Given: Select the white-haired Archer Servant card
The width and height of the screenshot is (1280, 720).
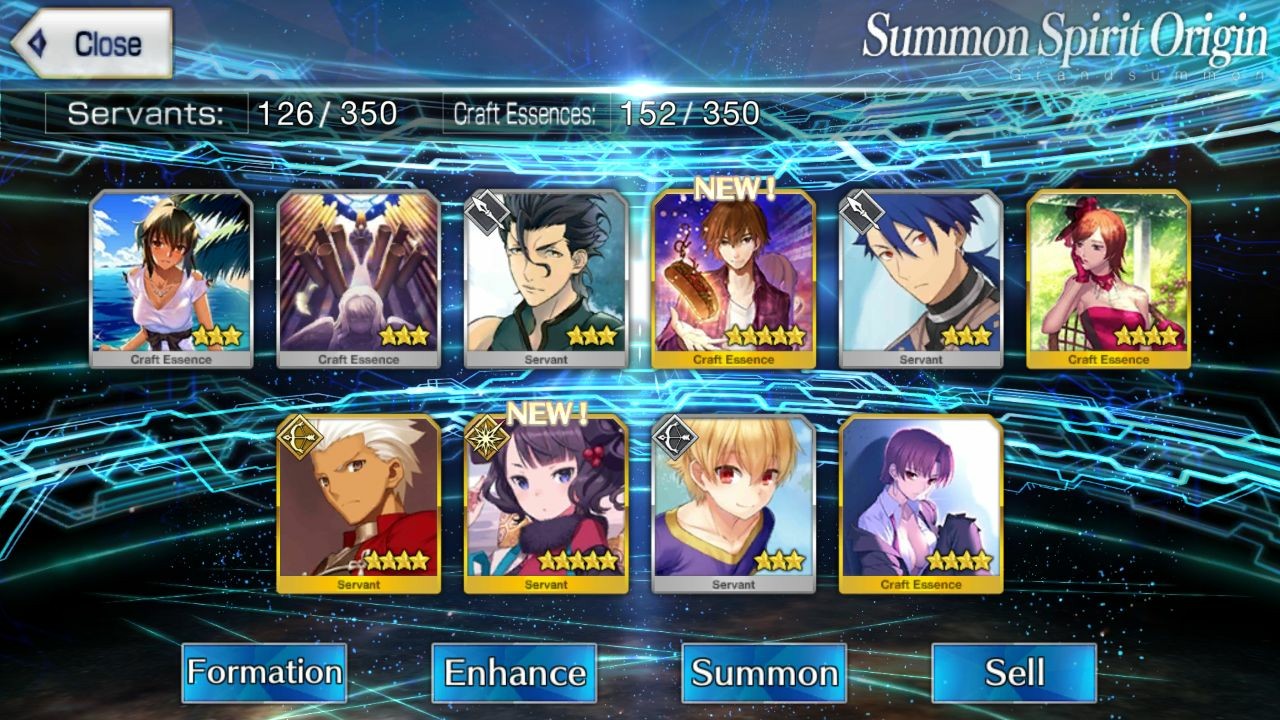Looking at the screenshot, I should 359,504.
